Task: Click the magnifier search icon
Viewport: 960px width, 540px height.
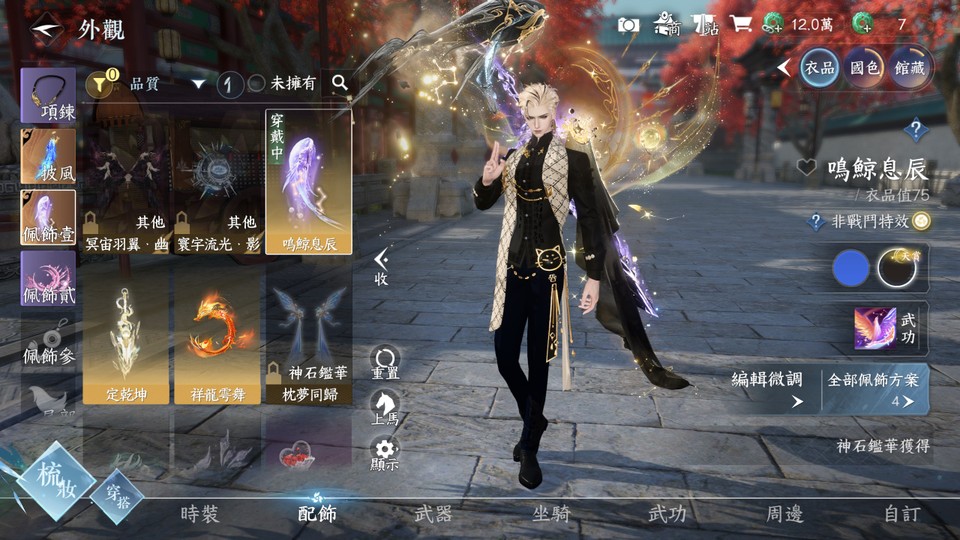Action: [x=340, y=83]
